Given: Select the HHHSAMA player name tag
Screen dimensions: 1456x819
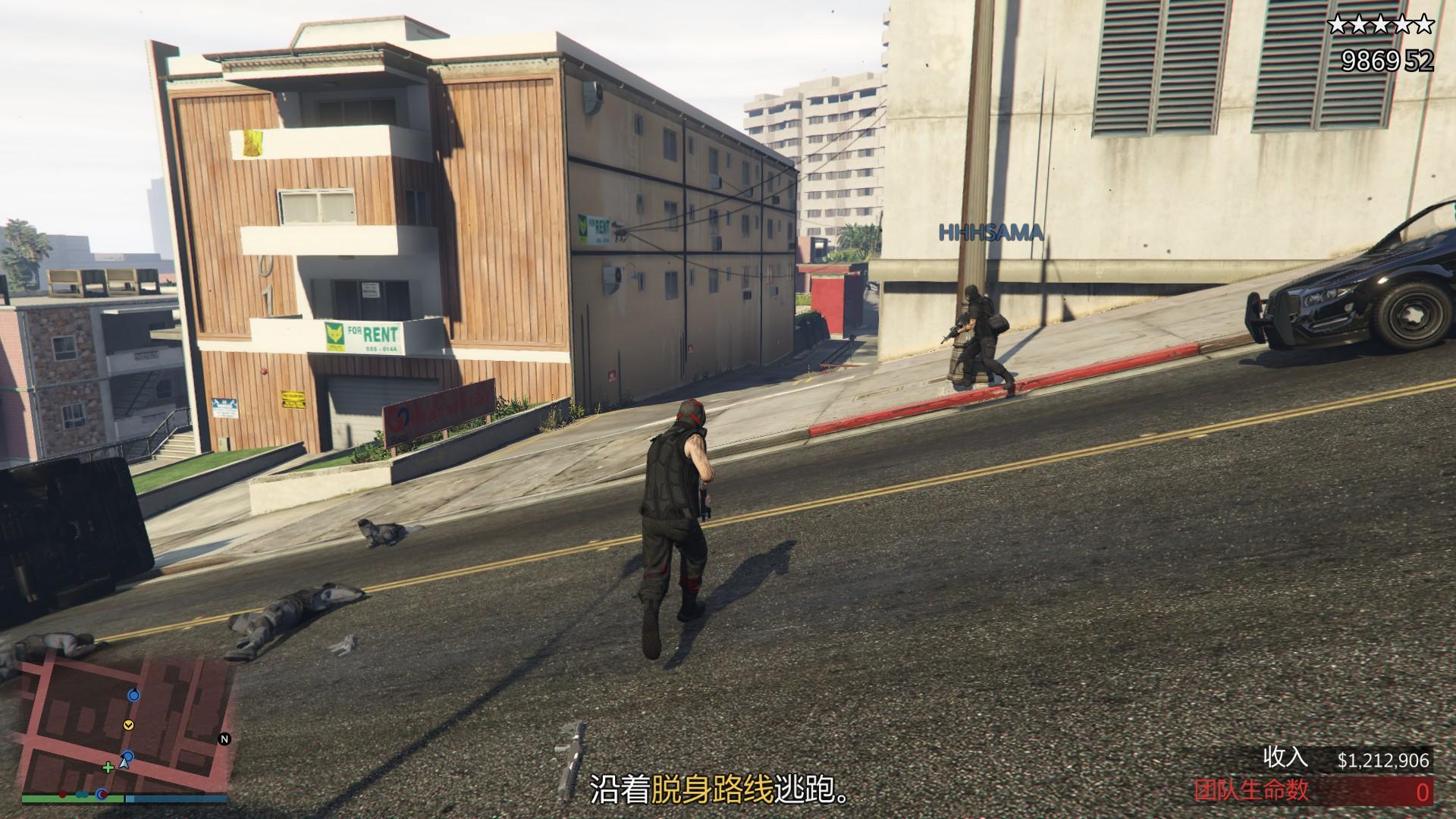Looking at the screenshot, I should pyautogui.click(x=990, y=233).
